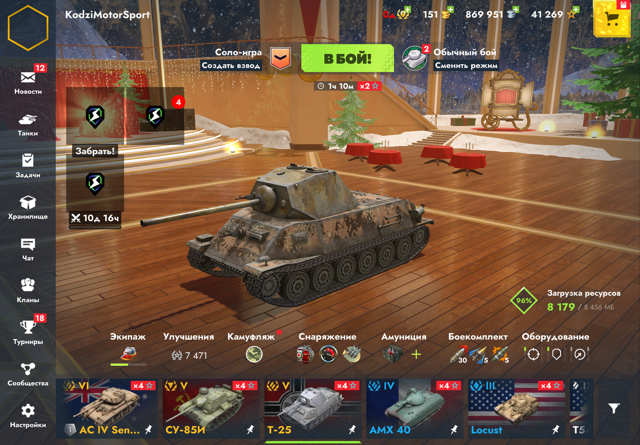The width and height of the screenshot is (640, 445).
Task: Start battle with the В БОЙ! button
Action: pyautogui.click(x=348, y=59)
